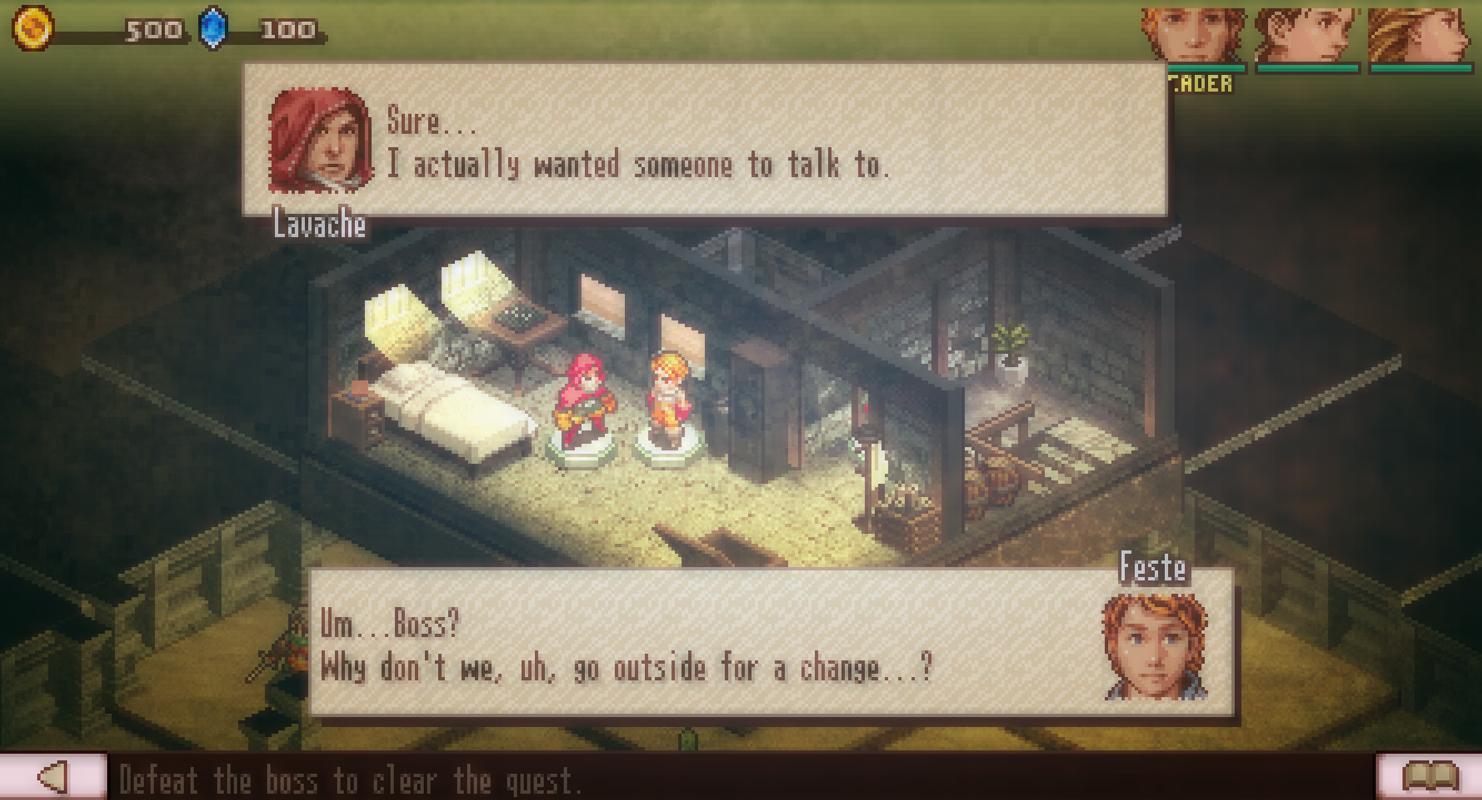This screenshot has height=800, width=1482.
Task: Click the back arrow button
Action: coord(52,776)
